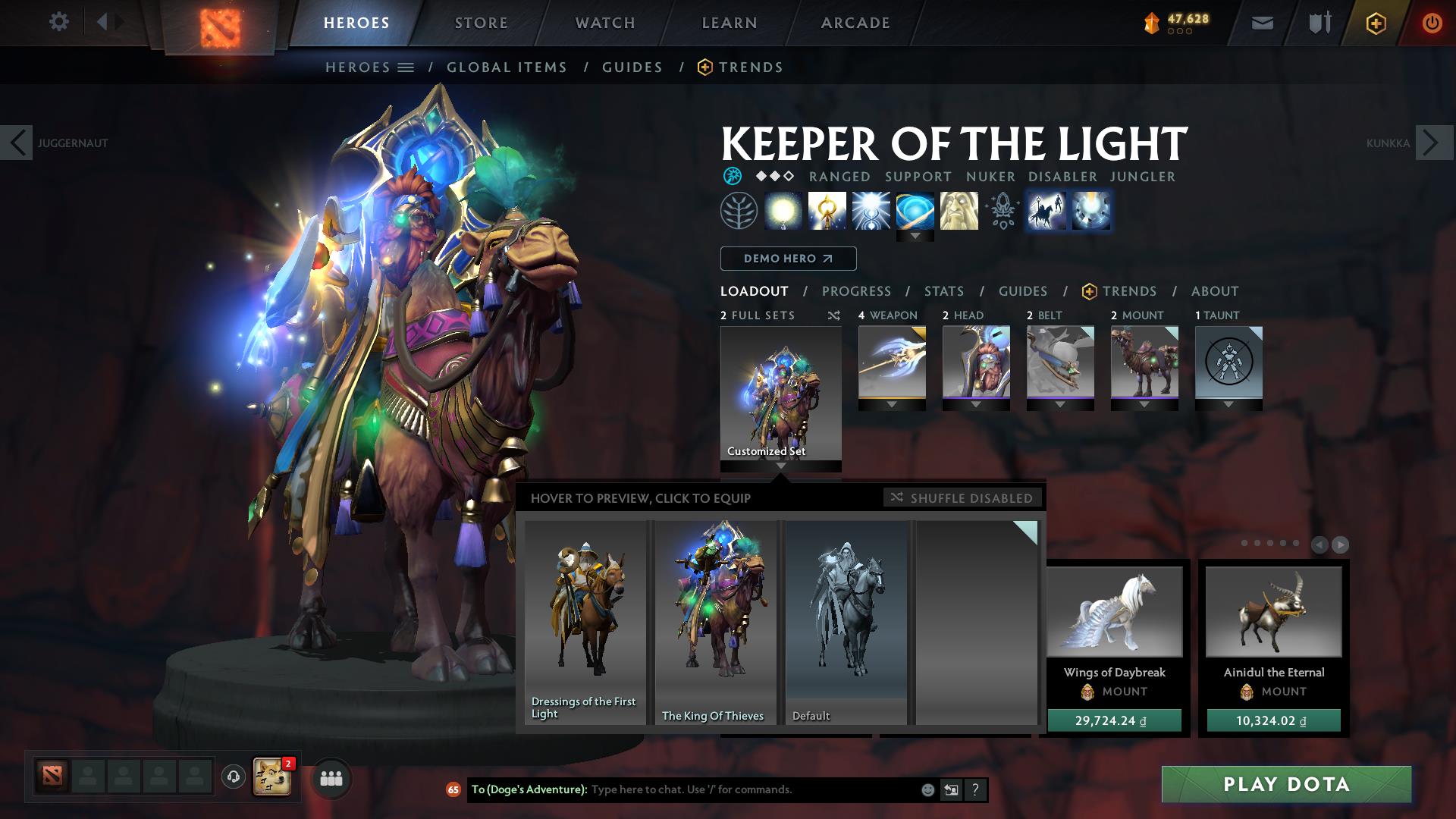
Task: Expand the Head loadout slot dropdown arrow
Action: pos(976,405)
